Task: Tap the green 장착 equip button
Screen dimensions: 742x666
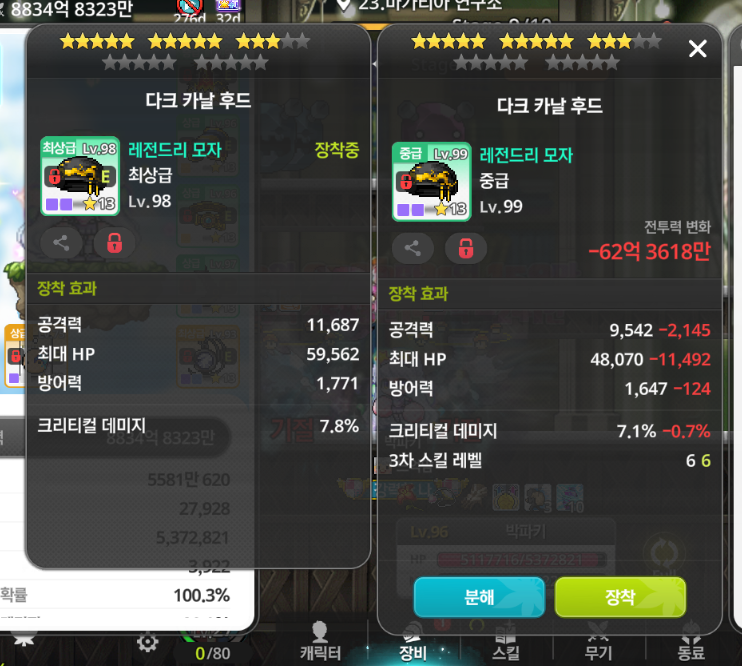Action: 620,597
